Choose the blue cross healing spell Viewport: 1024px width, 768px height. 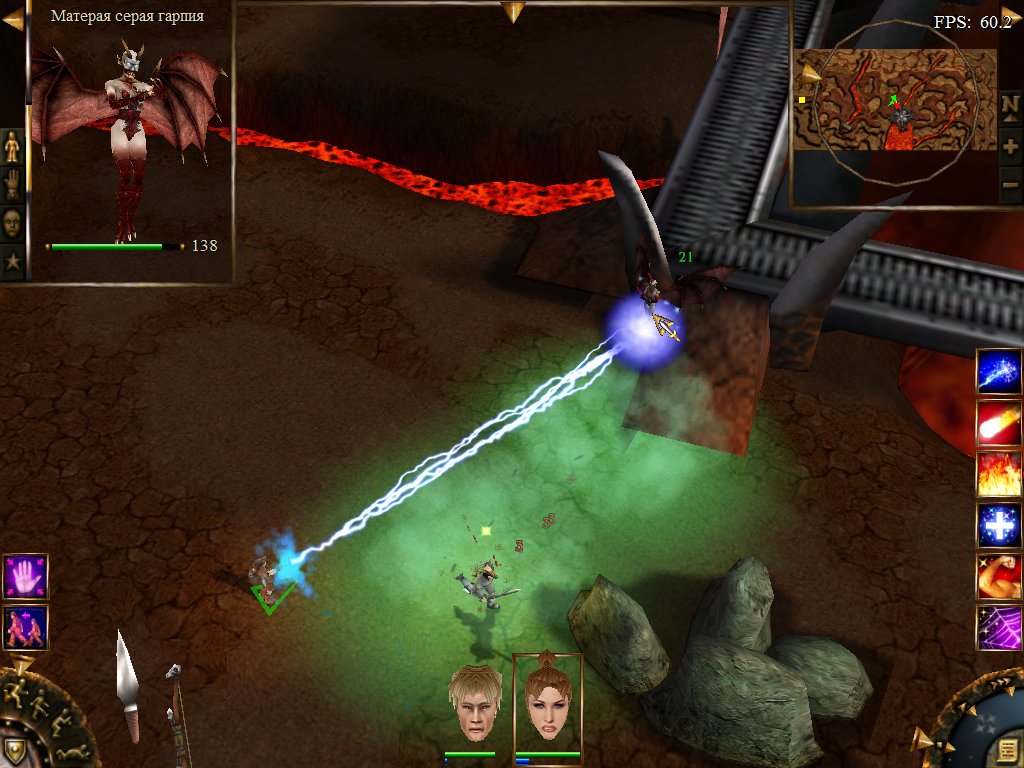click(x=999, y=525)
